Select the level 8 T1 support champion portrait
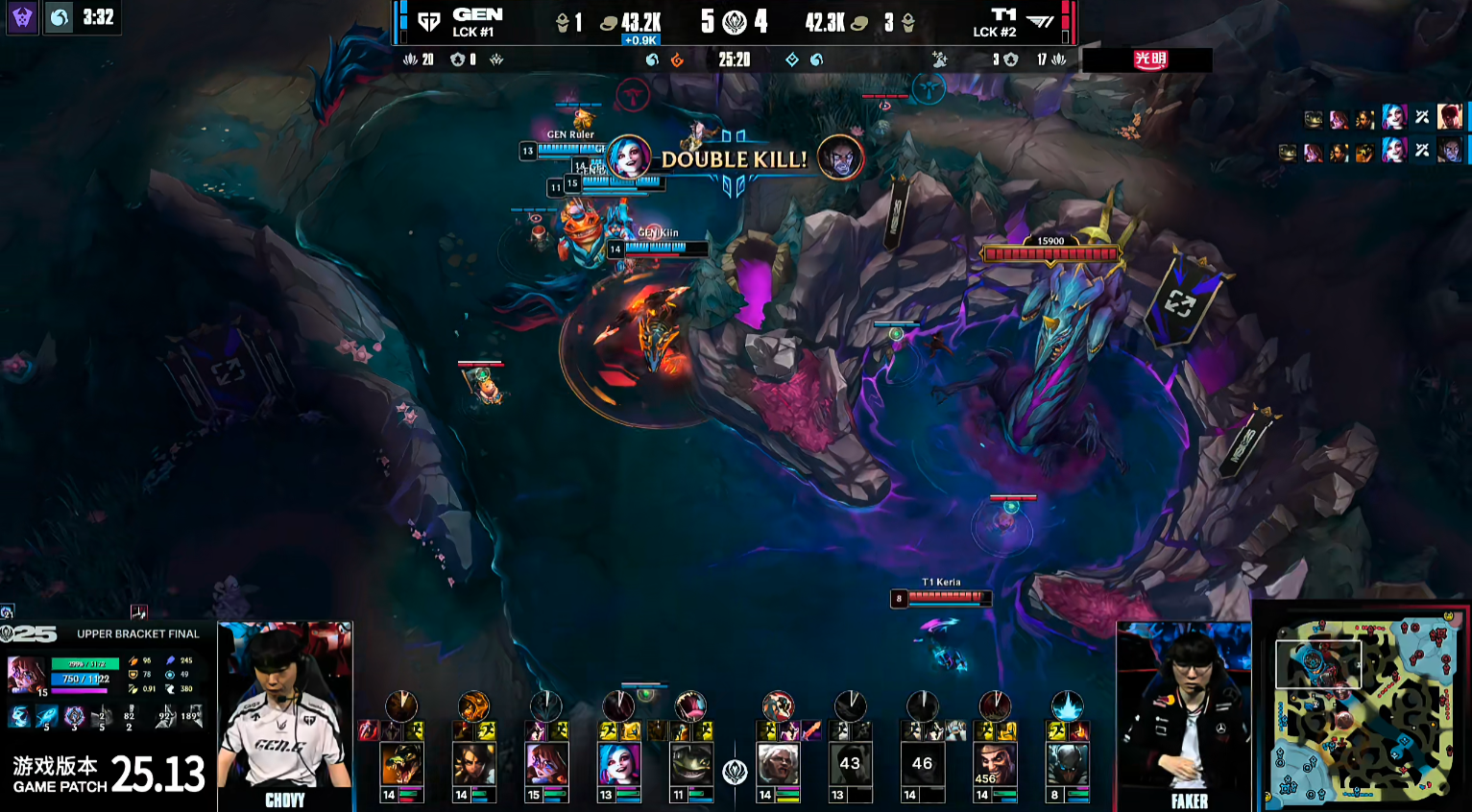This screenshot has width=1472, height=812. pyautogui.click(x=1067, y=765)
